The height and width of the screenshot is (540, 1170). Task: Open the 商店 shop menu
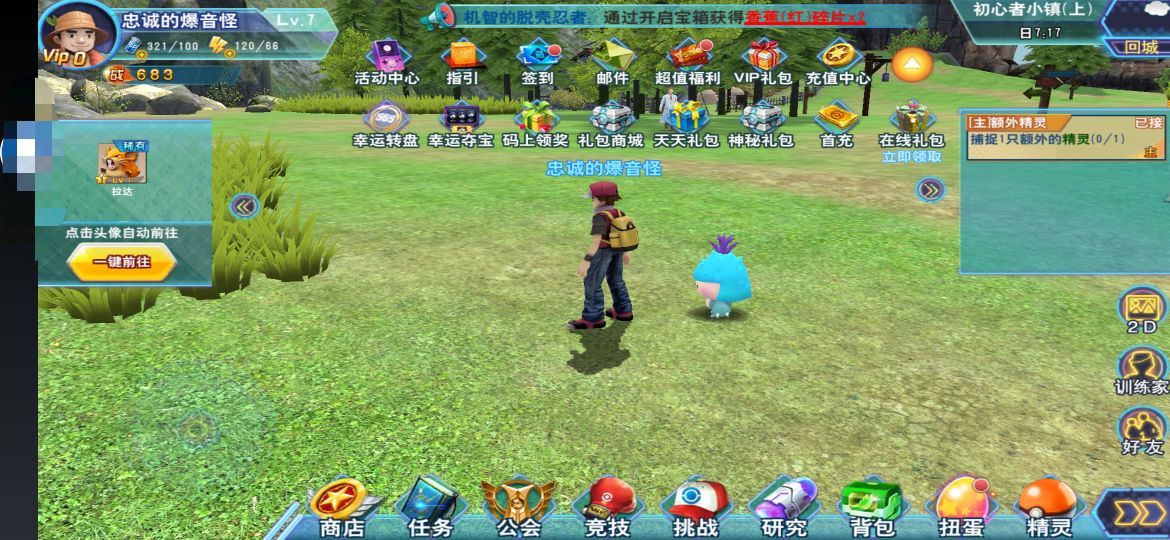[x=341, y=506]
